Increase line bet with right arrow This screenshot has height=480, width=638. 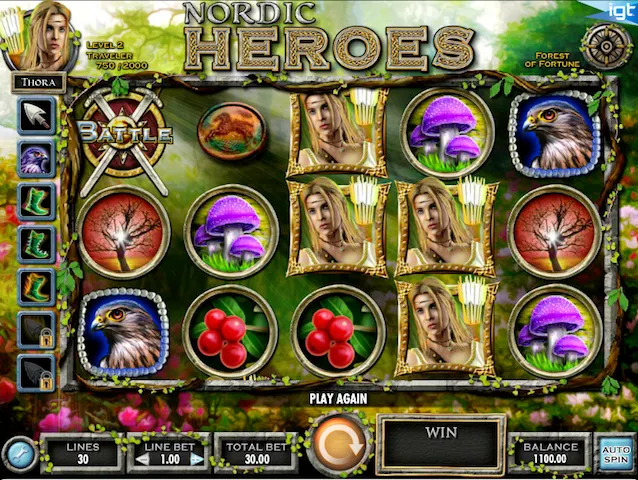coord(197,459)
